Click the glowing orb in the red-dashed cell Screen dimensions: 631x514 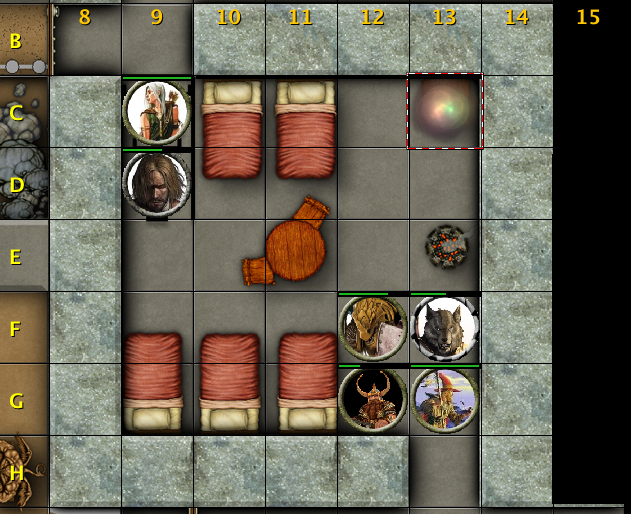[445, 111]
